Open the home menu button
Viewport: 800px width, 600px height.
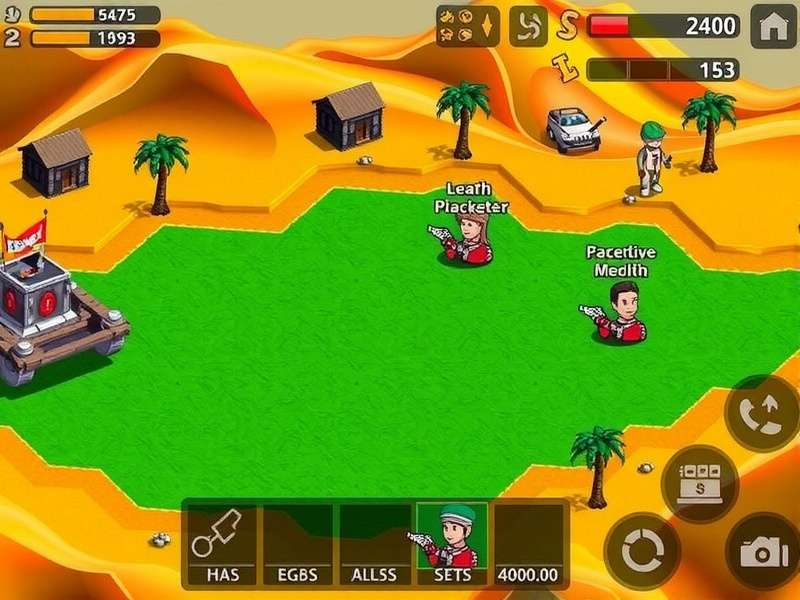pos(773,26)
